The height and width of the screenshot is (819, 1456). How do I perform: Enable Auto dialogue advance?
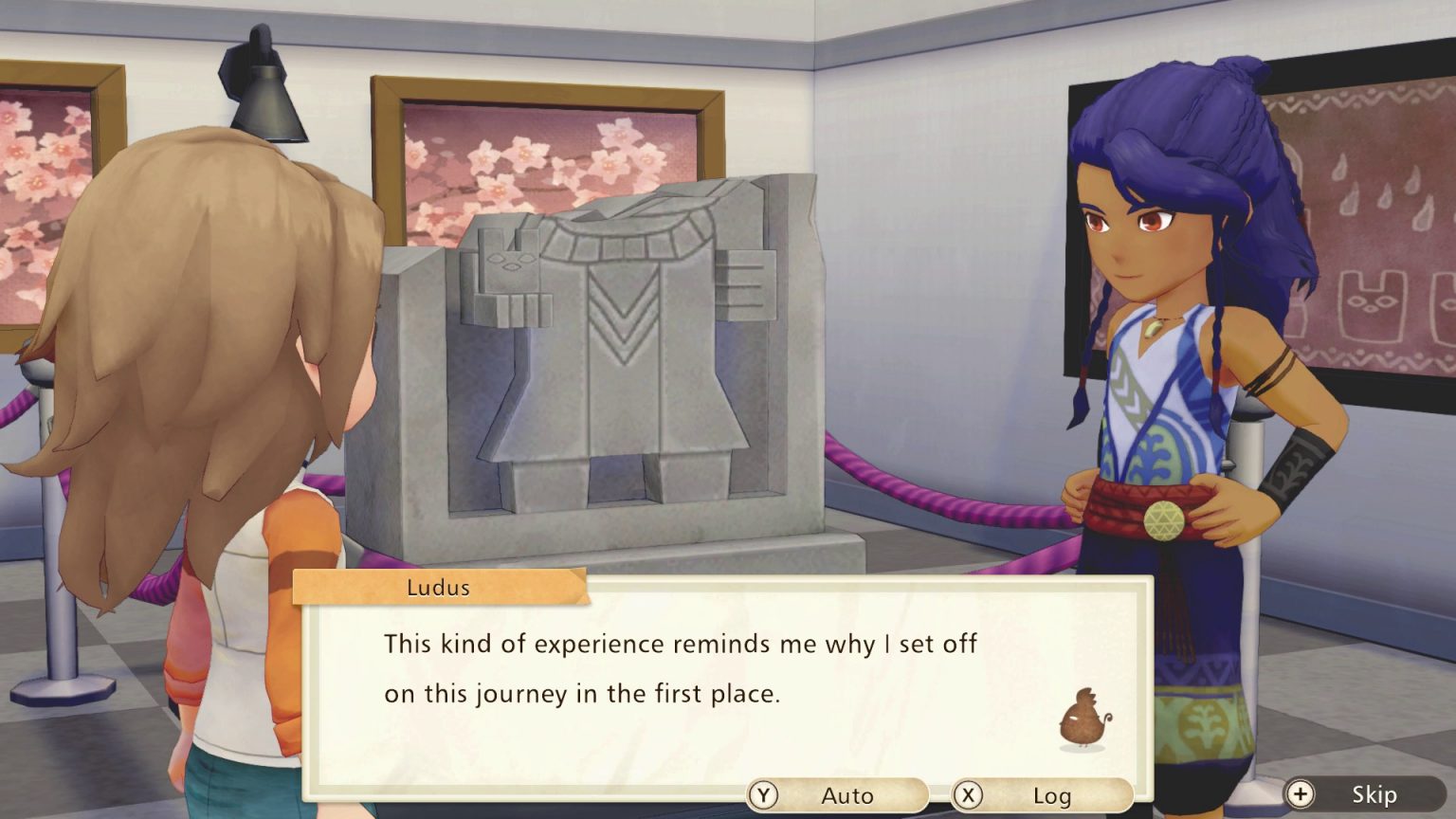pyautogui.click(x=837, y=795)
